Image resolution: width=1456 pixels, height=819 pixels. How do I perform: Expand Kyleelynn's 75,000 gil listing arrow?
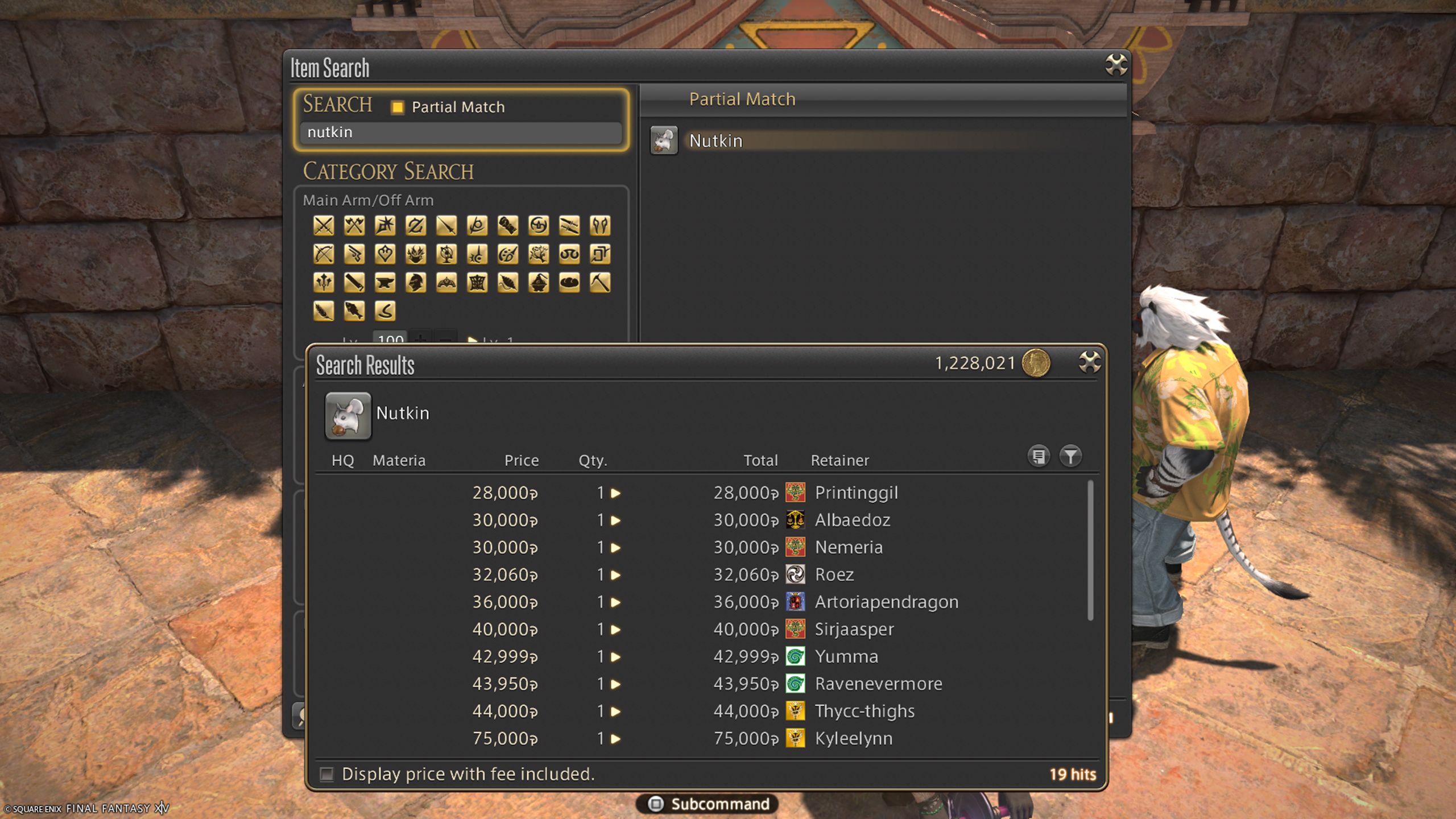pyautogui.click(x=617, y=738)
